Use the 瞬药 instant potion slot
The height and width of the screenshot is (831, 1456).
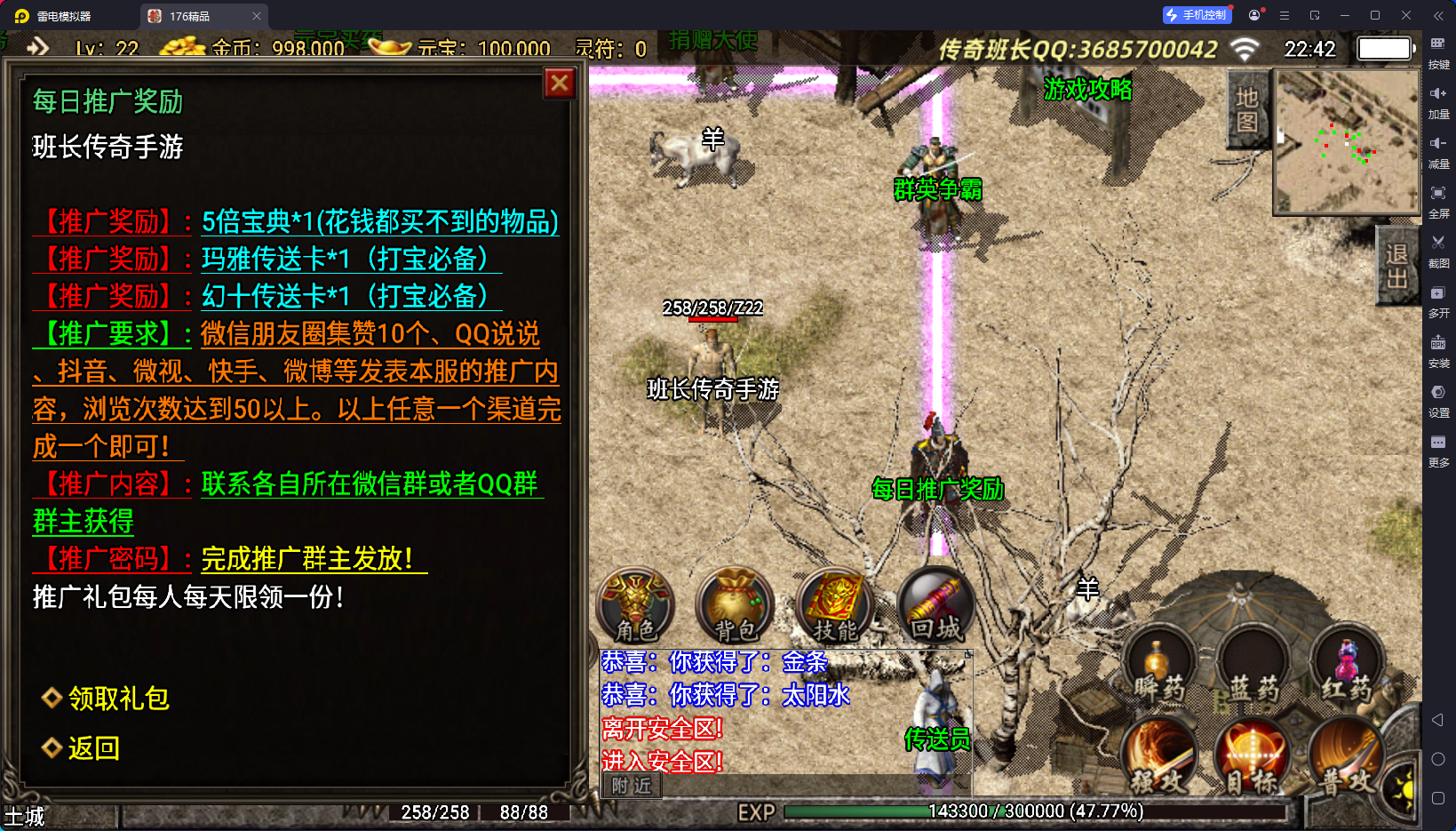(1158, 668)
